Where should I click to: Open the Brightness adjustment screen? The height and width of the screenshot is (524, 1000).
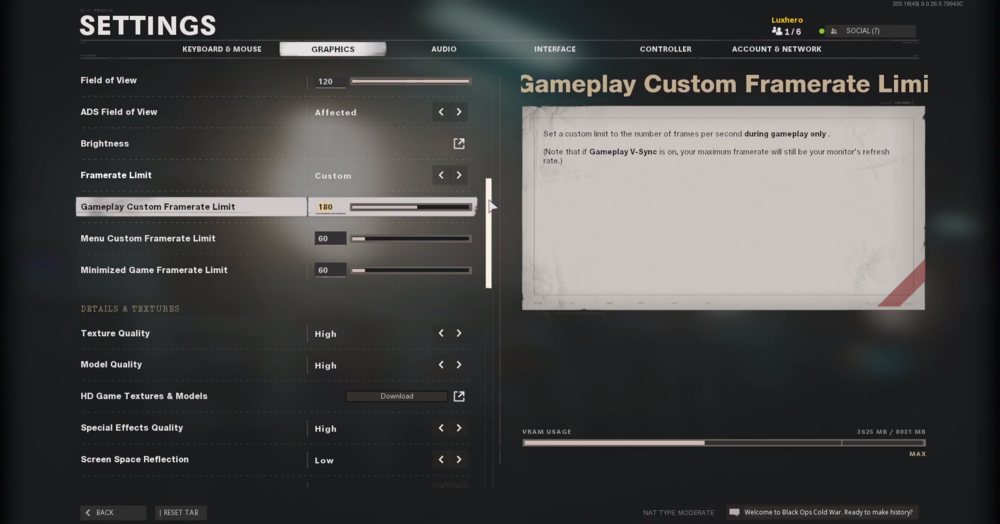pyautogui.click(x=459, y=144)
